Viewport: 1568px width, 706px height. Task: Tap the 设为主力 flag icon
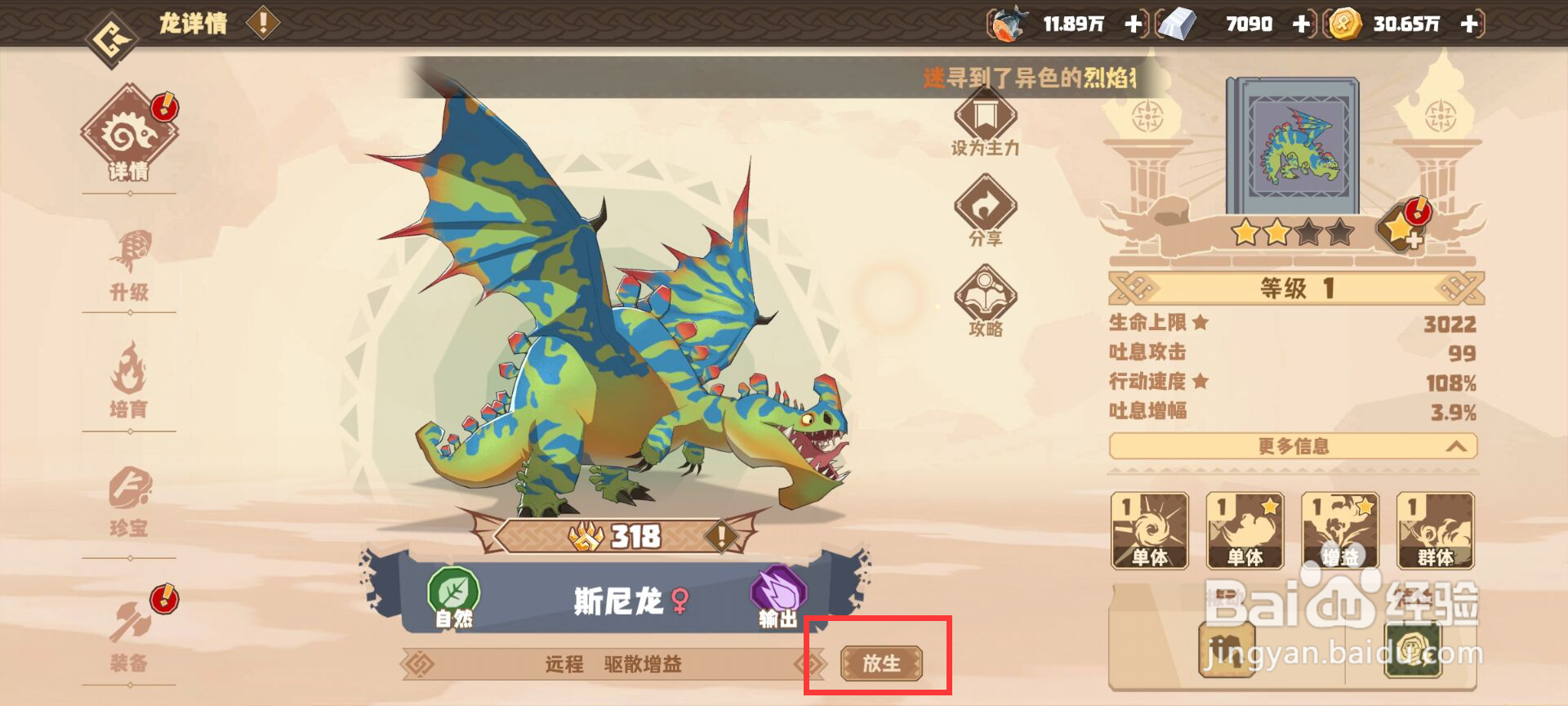(x=985, y=123)
